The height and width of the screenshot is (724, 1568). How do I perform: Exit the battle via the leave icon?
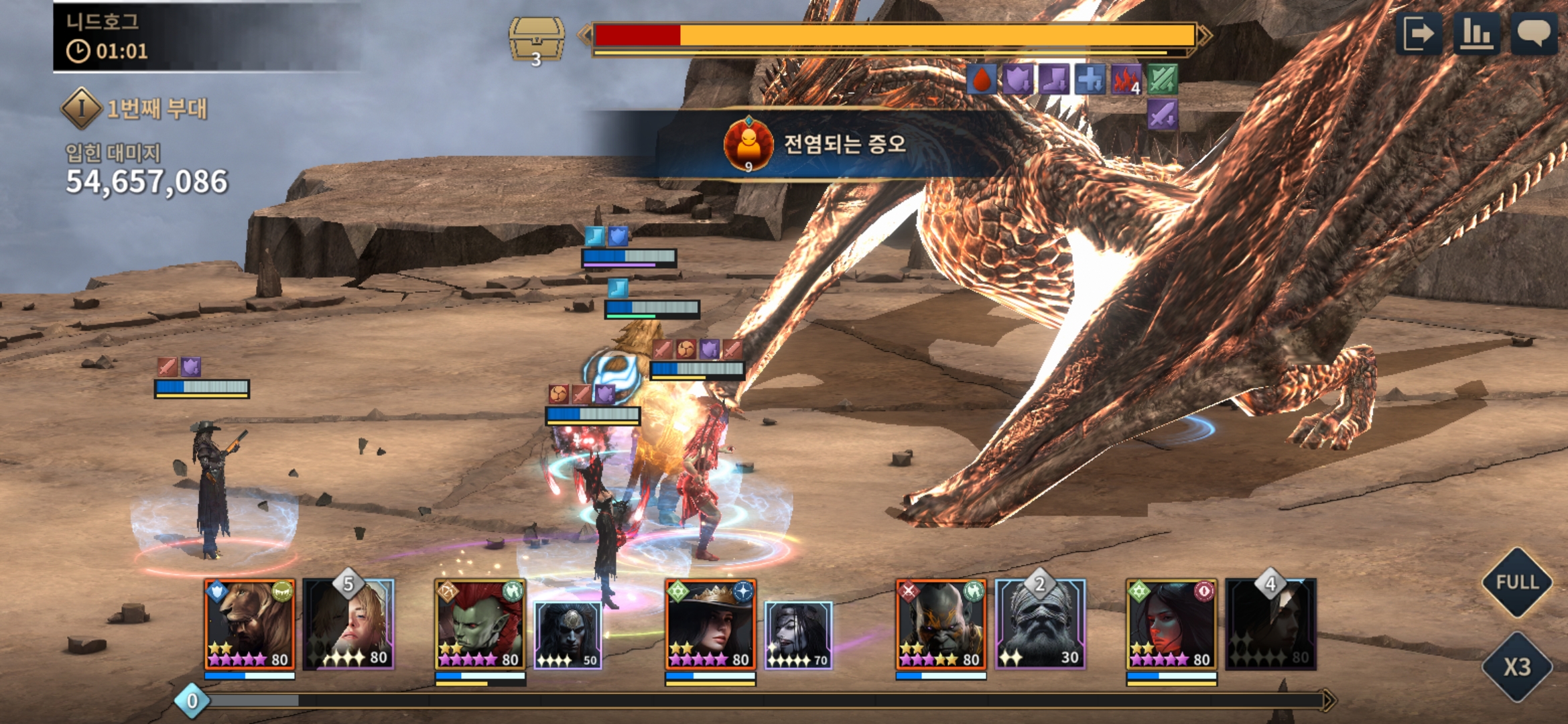click(1418, 34)
